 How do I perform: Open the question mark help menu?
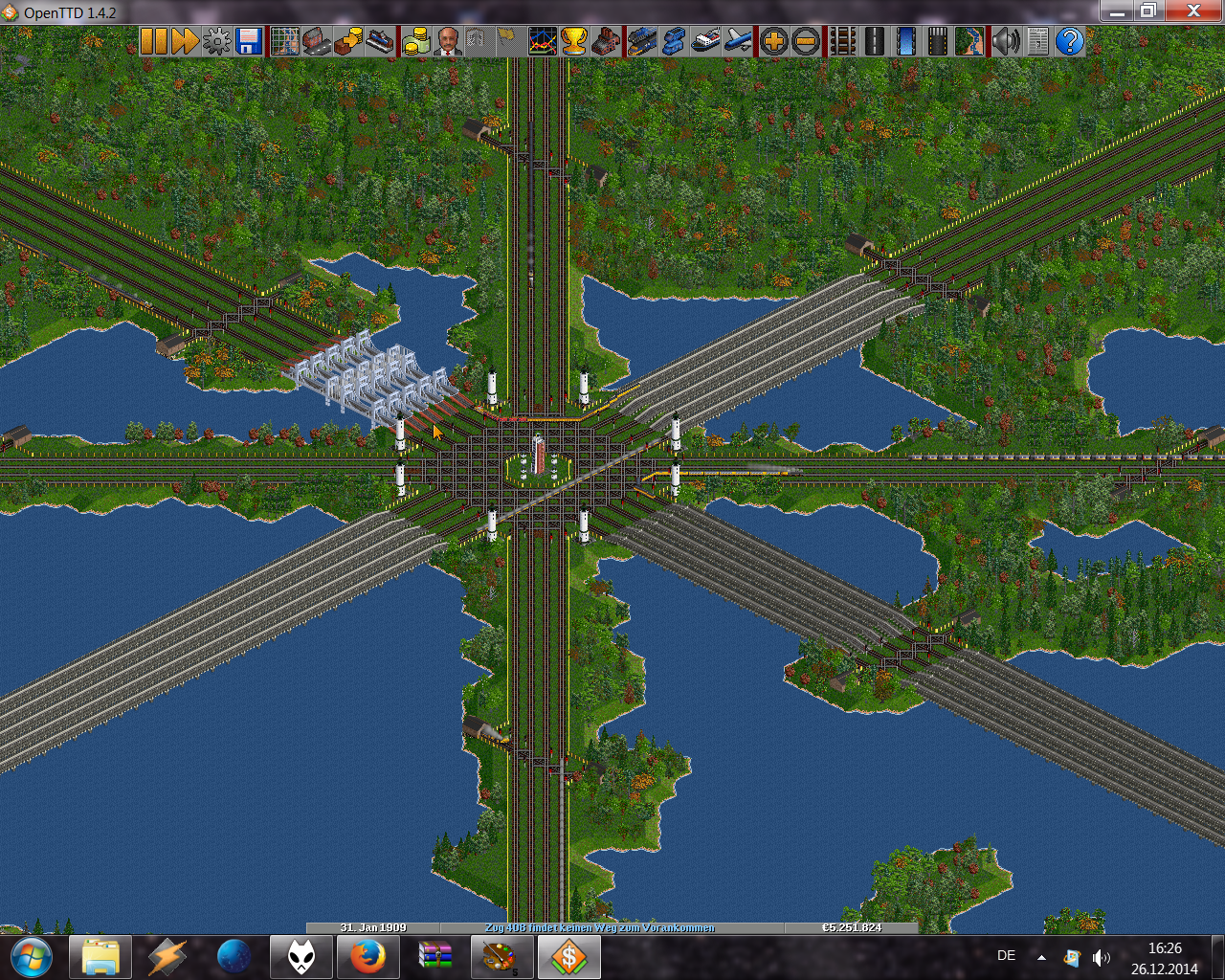[1069, 41]
